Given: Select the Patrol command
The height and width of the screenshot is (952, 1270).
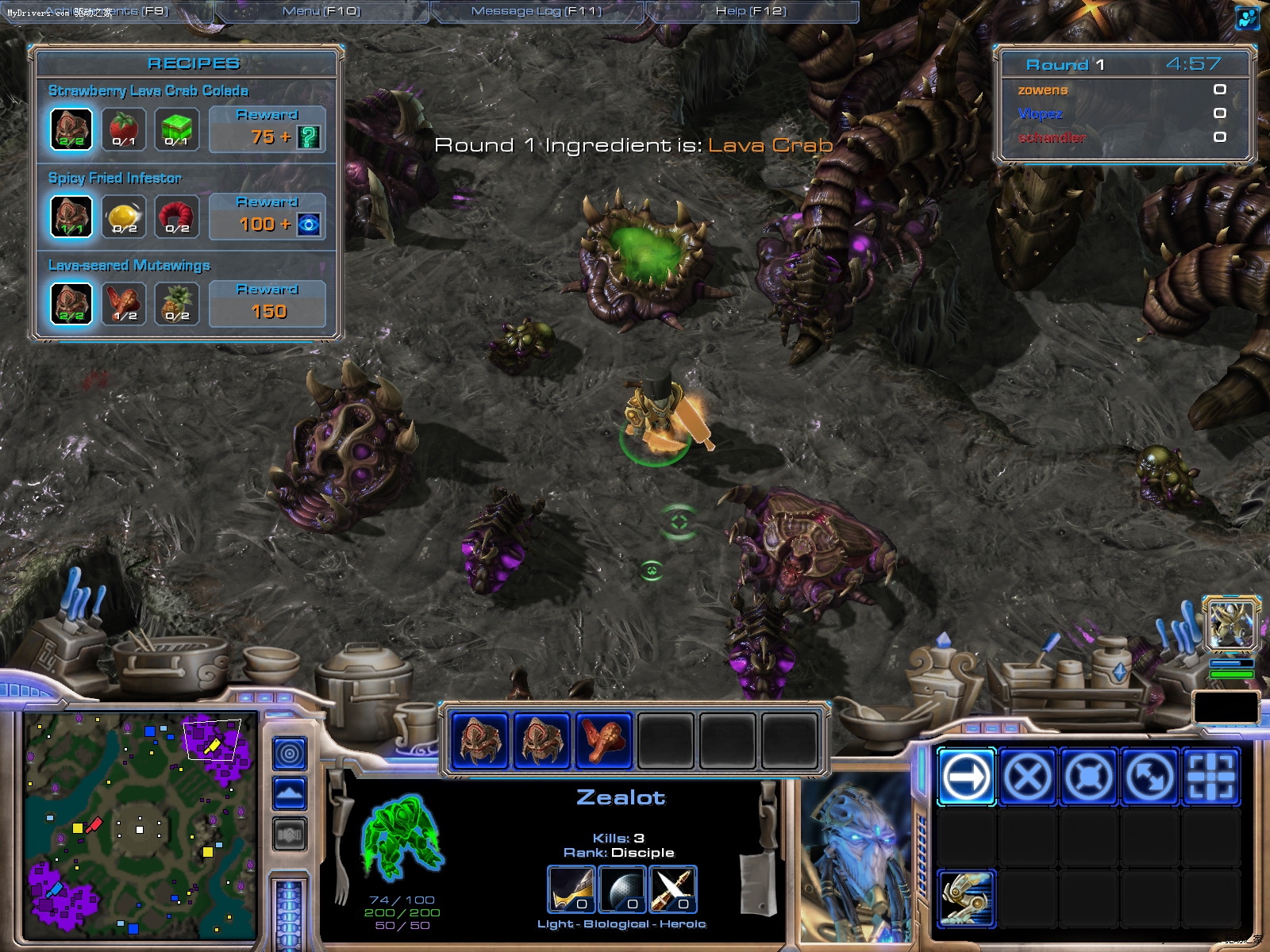Looking at the screenshot, I should tap(1149, 776).
